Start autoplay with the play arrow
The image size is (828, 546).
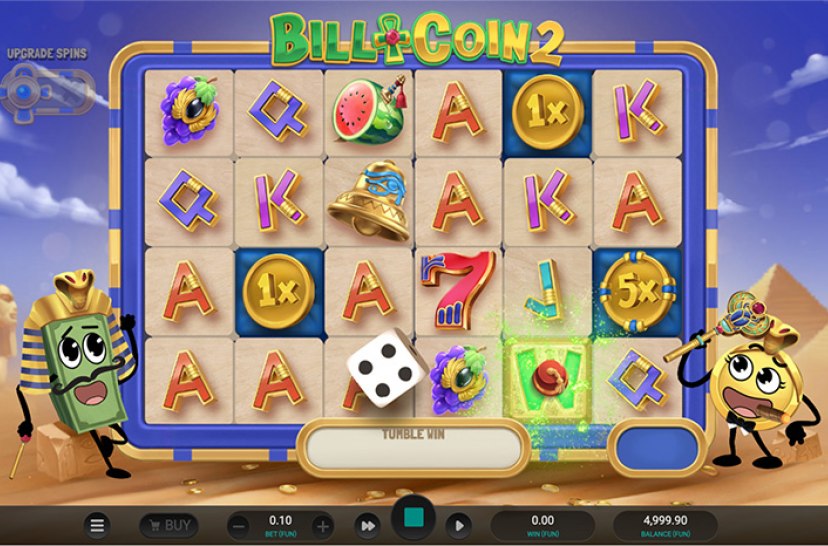click(457, 525)
